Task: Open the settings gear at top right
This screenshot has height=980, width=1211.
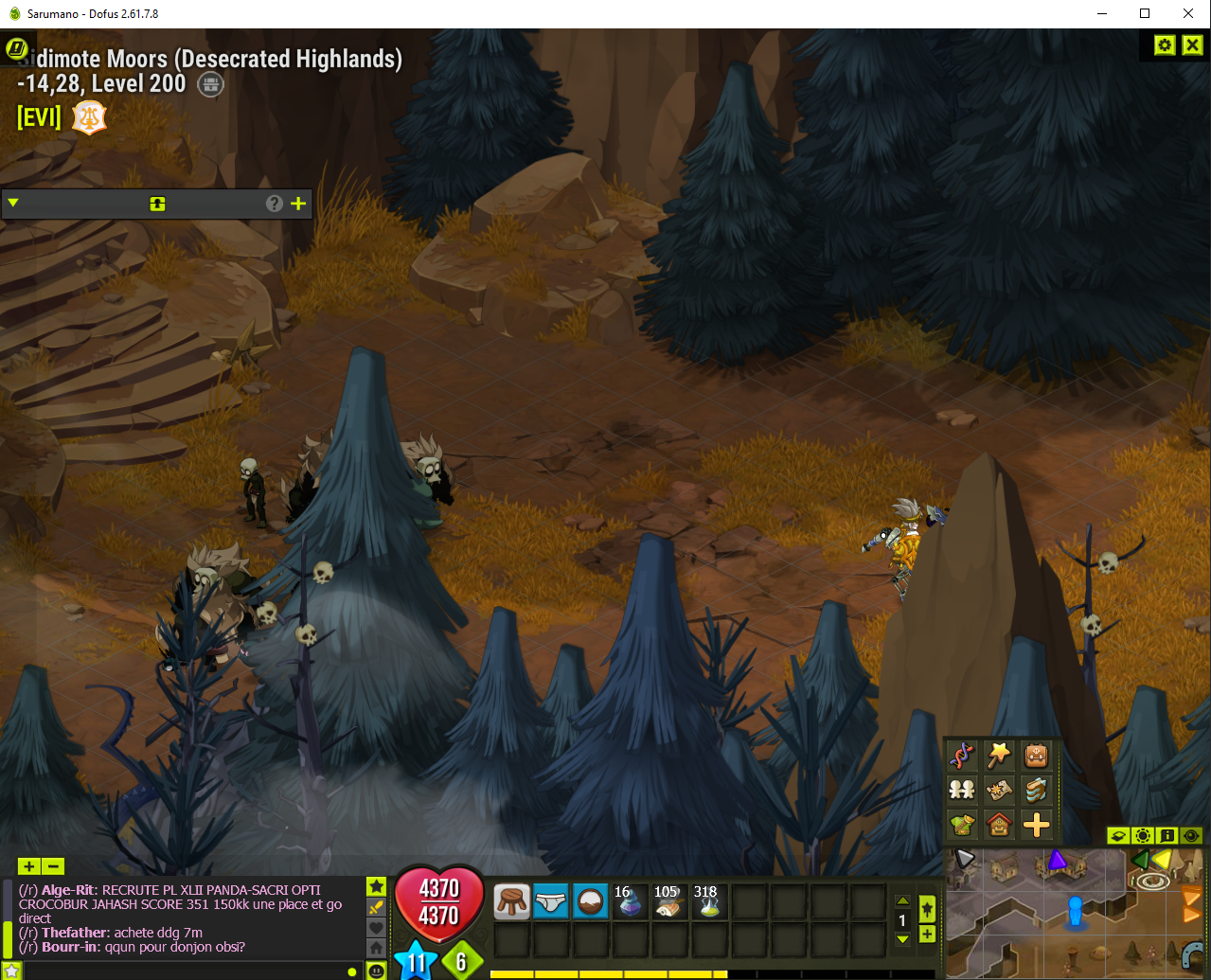Action: point(1165,45)
